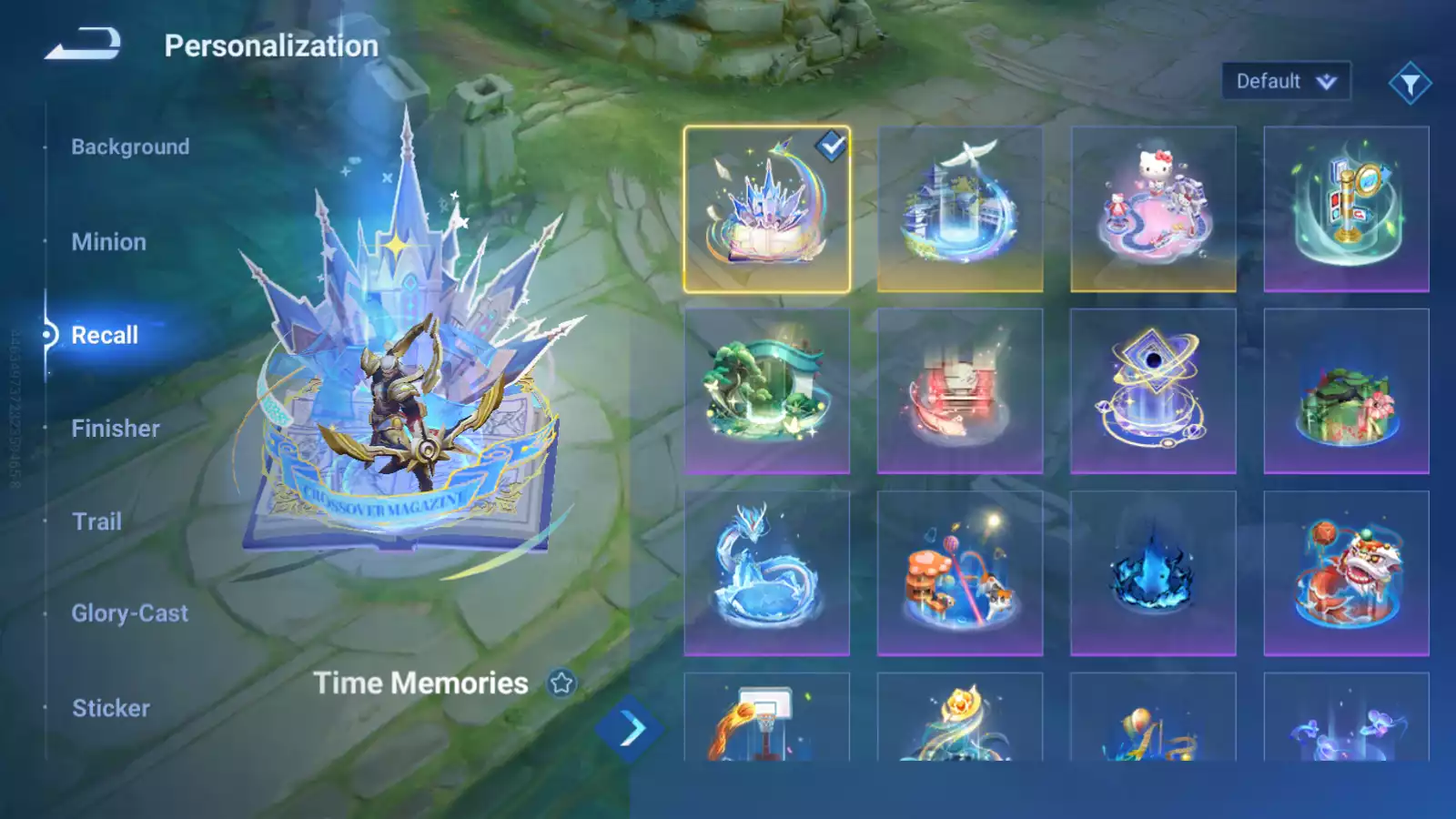Switch to the Finisher category
The width and height of the screenshot is (1456, 819).
pyautogui.click(x=116, y=429)
